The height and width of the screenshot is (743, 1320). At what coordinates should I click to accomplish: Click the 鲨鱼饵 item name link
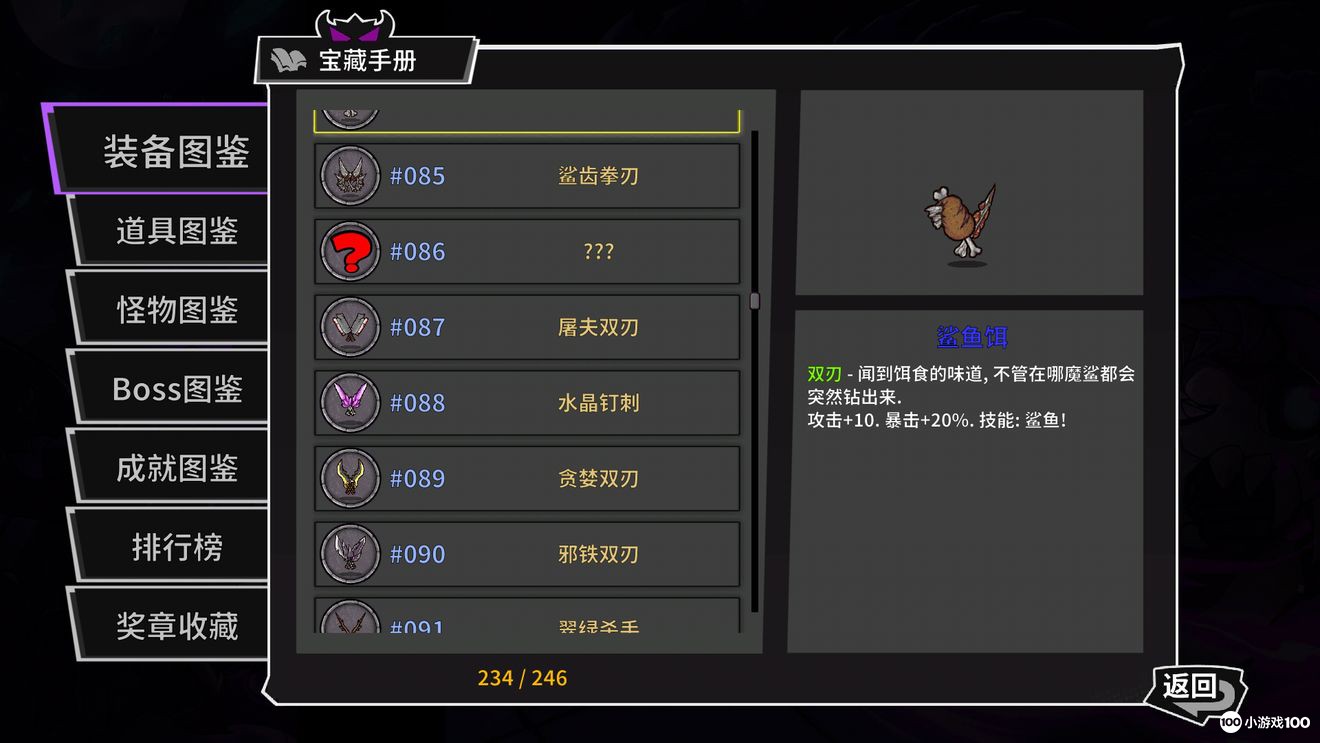pyautogui.click(x=968, y=337)
